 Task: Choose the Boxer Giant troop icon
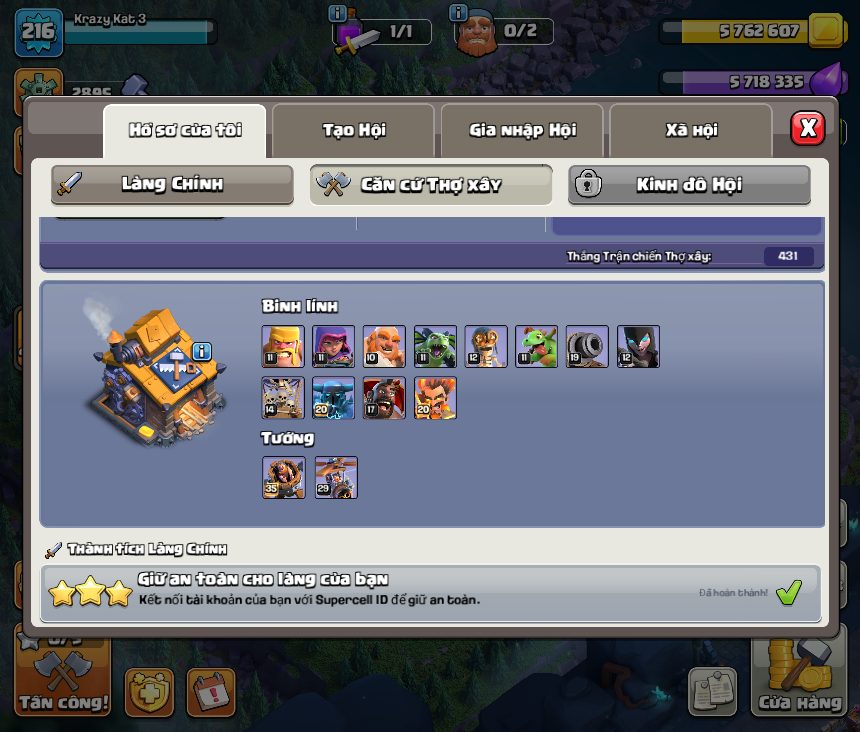tap(384, 347)
